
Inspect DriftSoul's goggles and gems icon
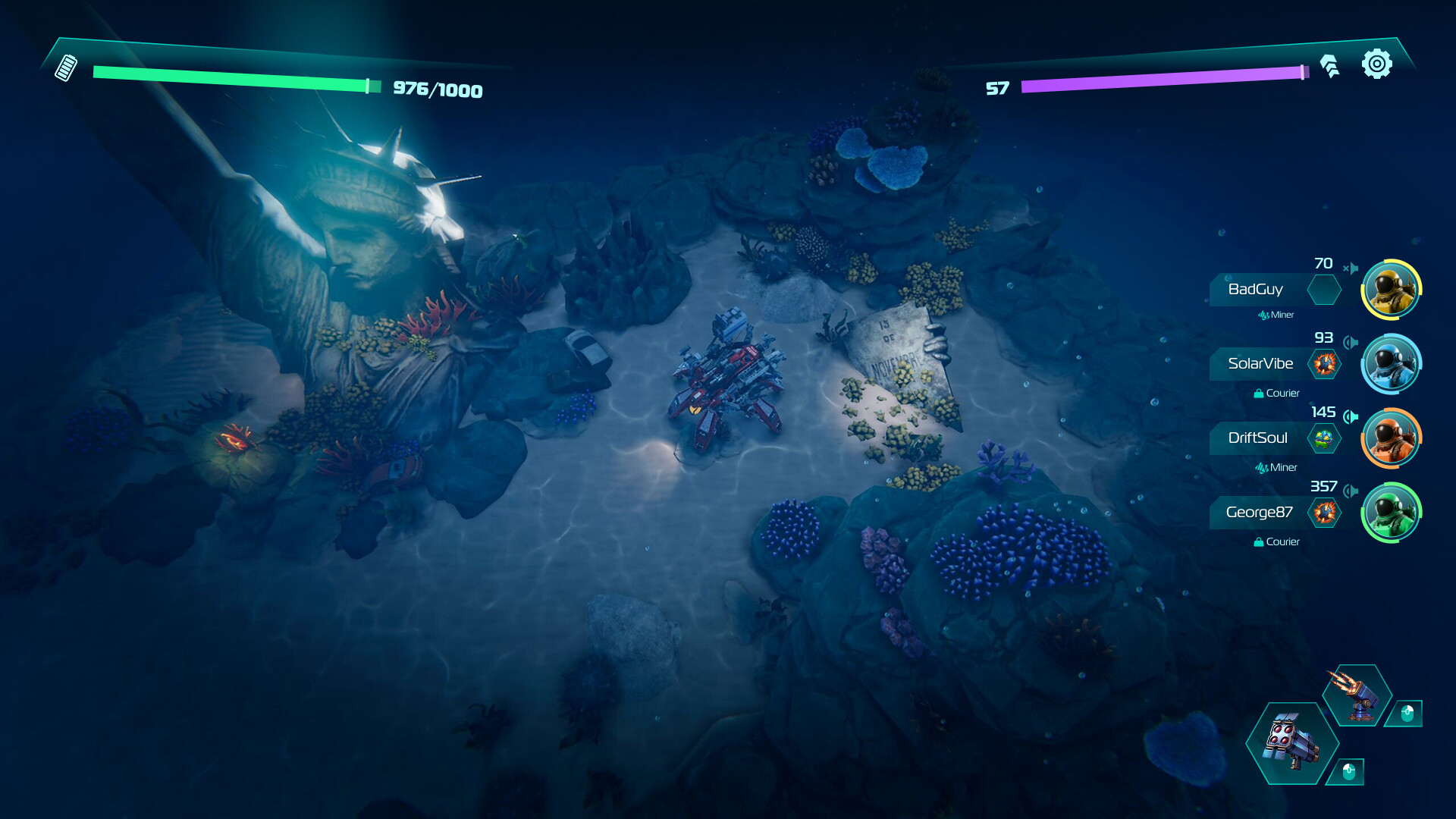(1324, 438)
